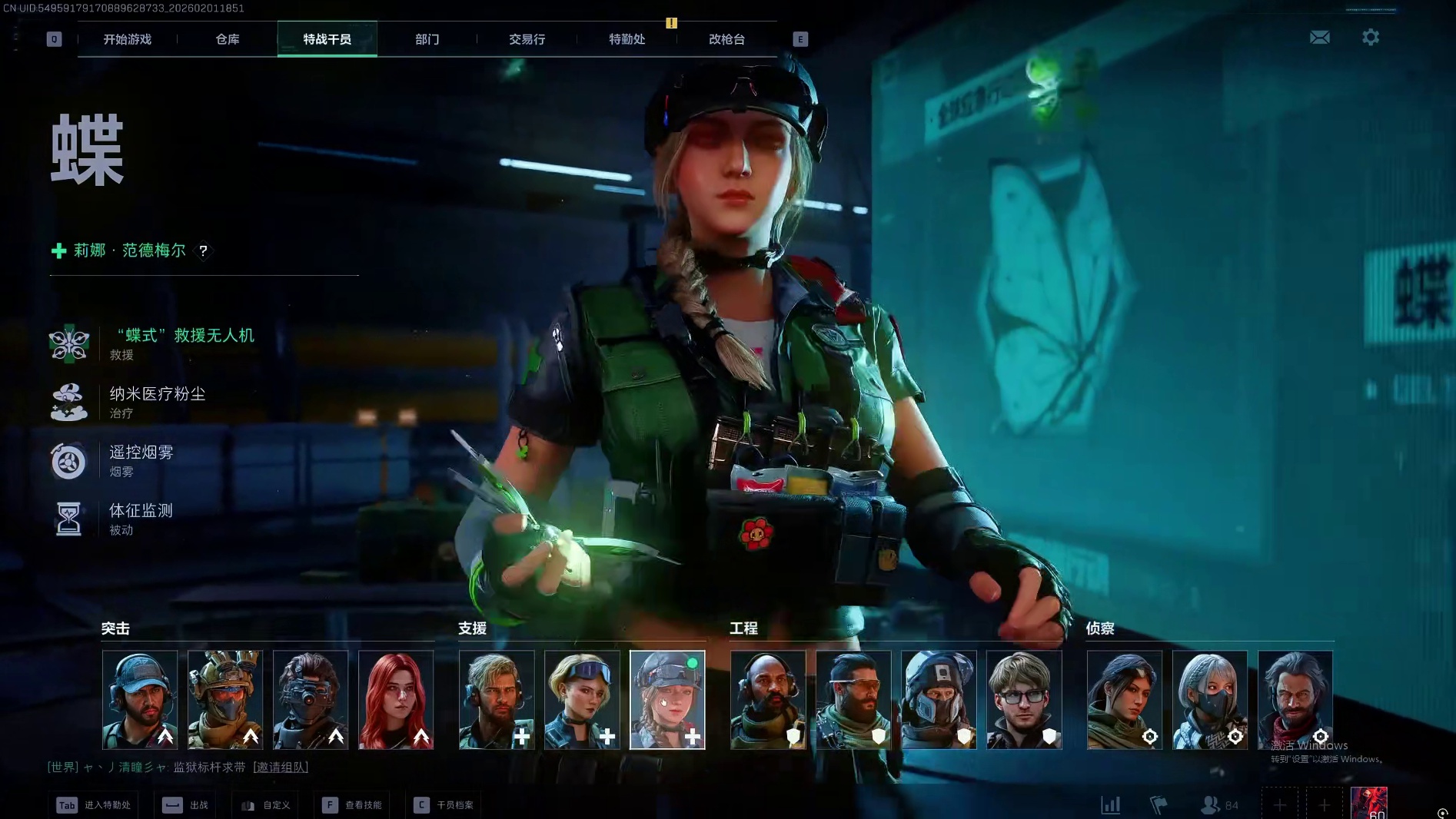Open the bar chart statistics icon

[x=1111, y=805]
